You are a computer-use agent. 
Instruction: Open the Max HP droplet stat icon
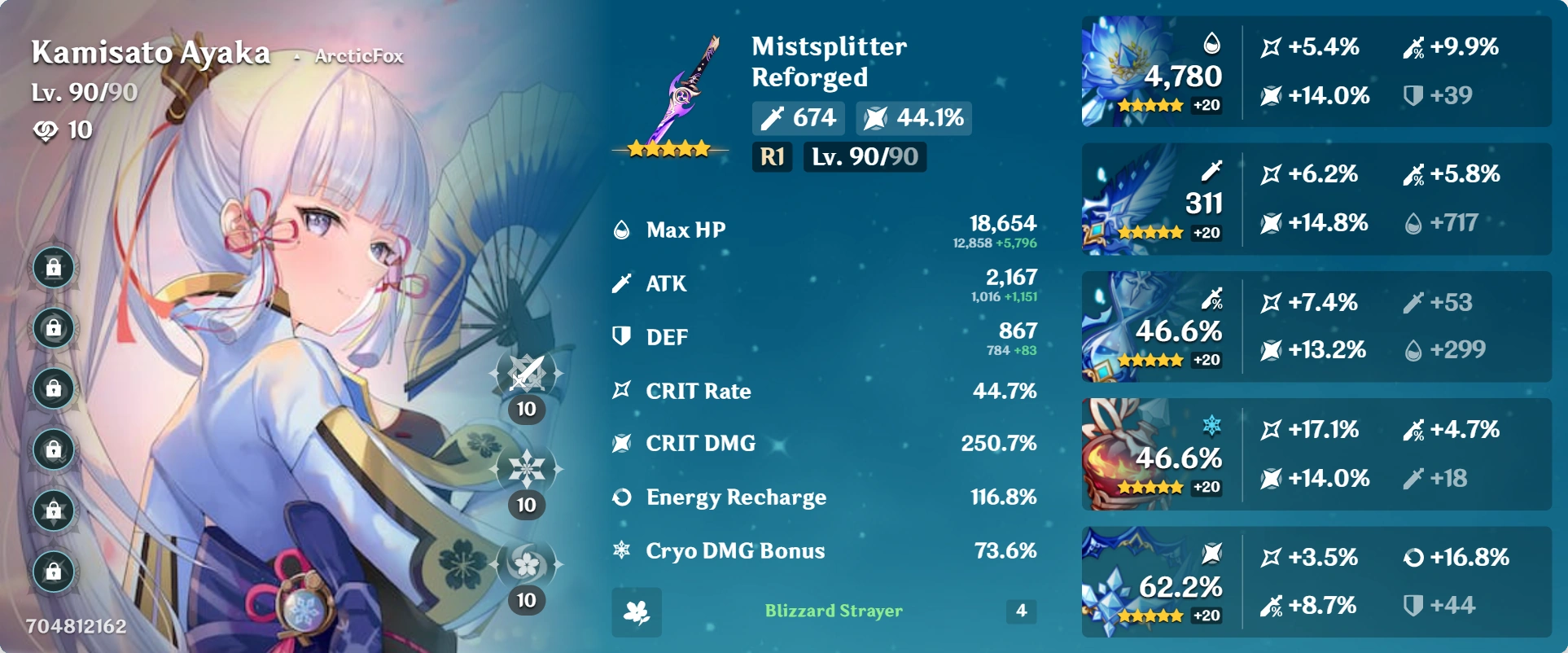(x=620, y=230)
